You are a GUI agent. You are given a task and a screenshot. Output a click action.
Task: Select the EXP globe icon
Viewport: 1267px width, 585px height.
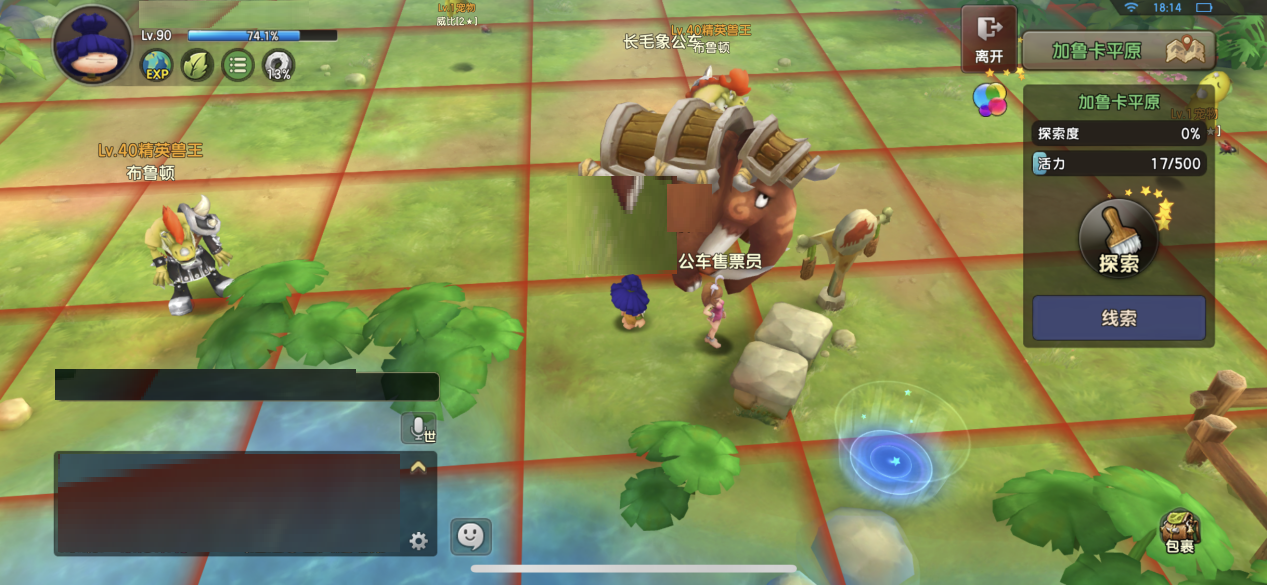pyautogui.click(x=157, y=67)
